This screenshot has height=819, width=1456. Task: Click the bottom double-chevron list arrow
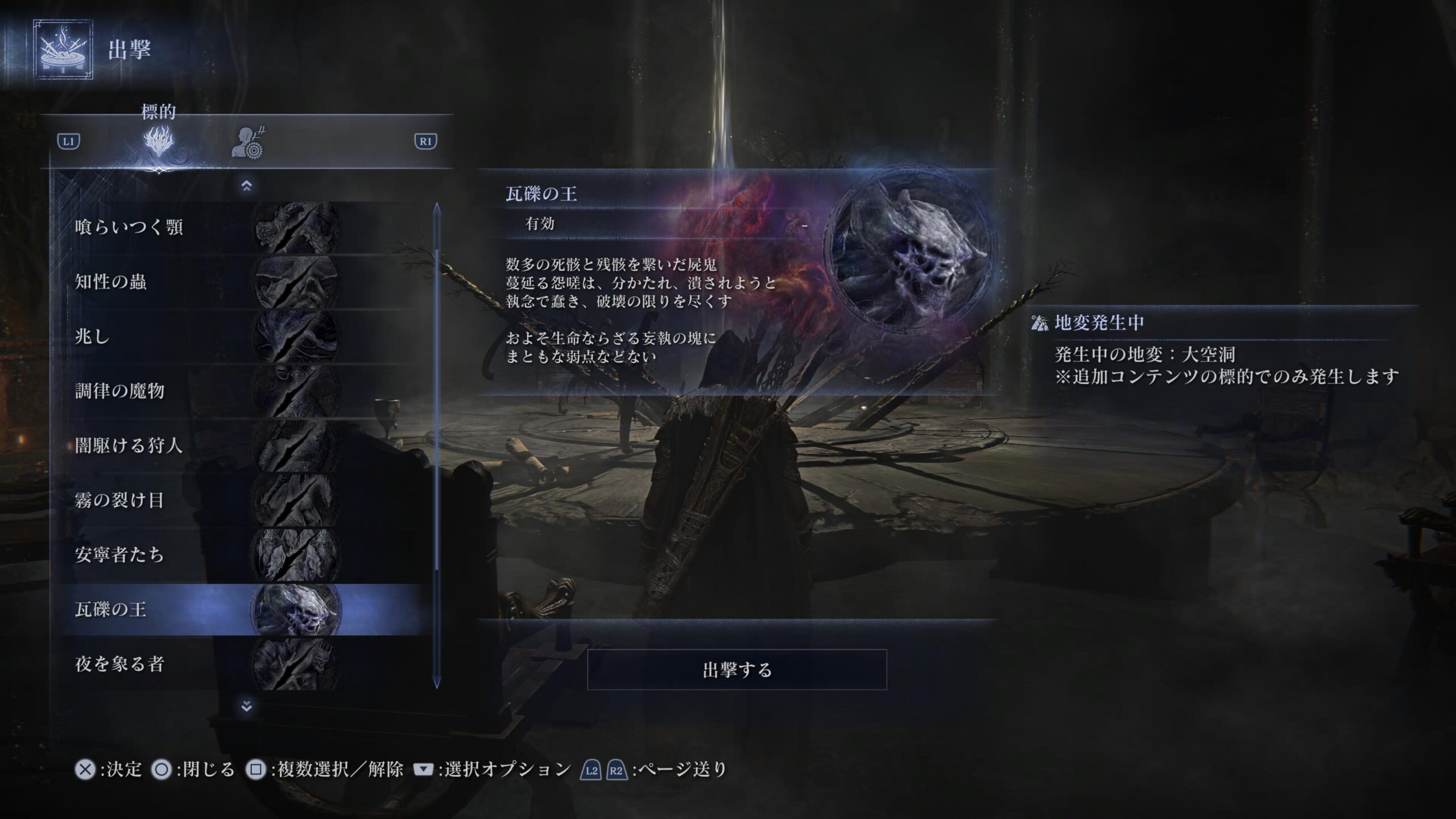coord(246,706)
